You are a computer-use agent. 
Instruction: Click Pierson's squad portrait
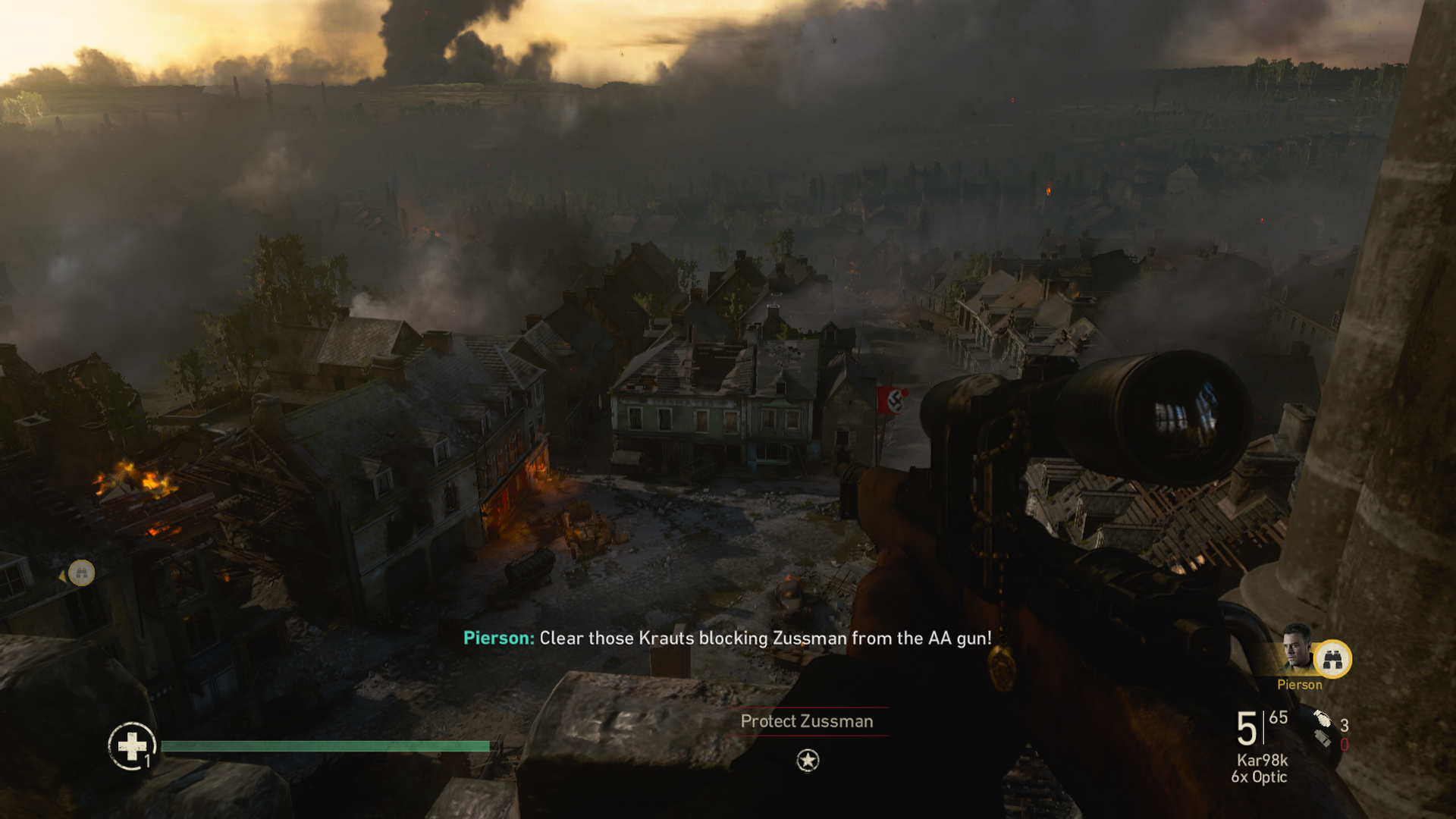[x=1297, y=647]
